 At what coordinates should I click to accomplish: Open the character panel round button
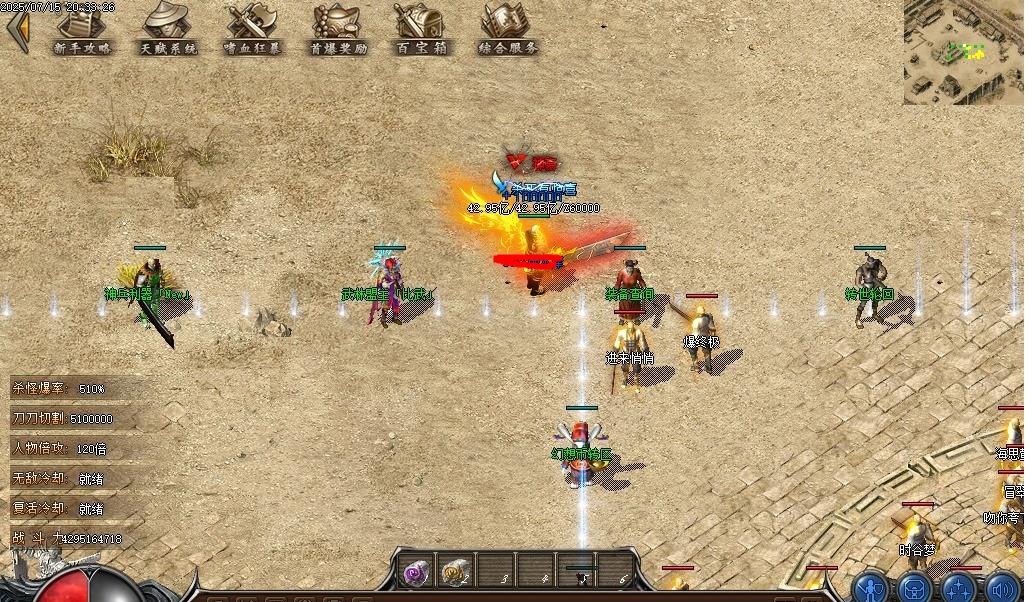[x=872, y=587]
